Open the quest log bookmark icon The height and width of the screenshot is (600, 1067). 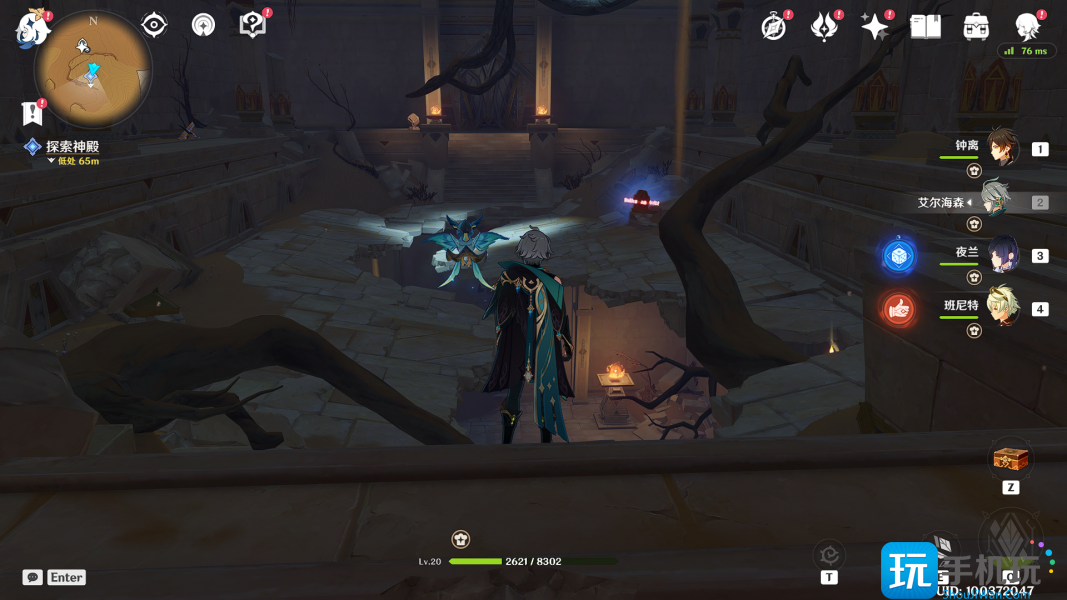click(x=31, y=113)
